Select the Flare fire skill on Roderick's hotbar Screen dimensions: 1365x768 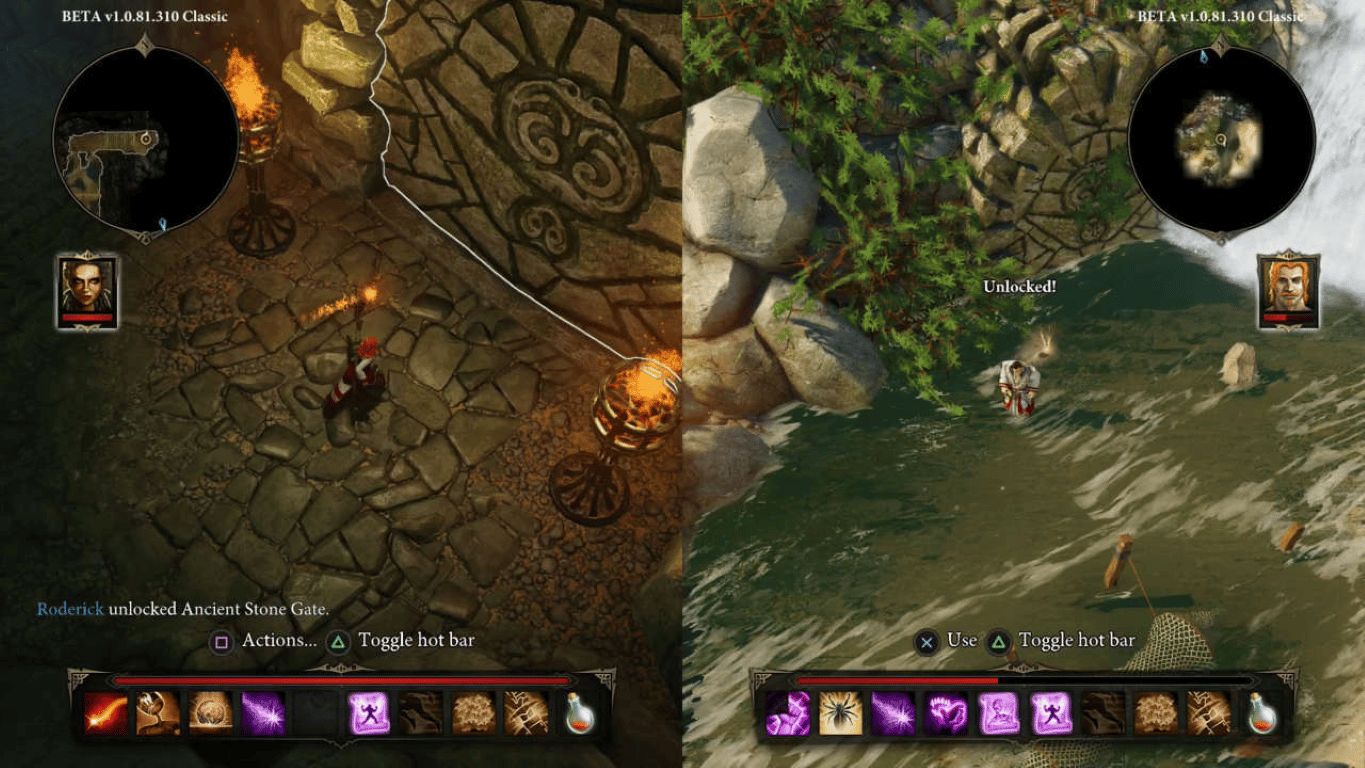[x=103, y=711]
